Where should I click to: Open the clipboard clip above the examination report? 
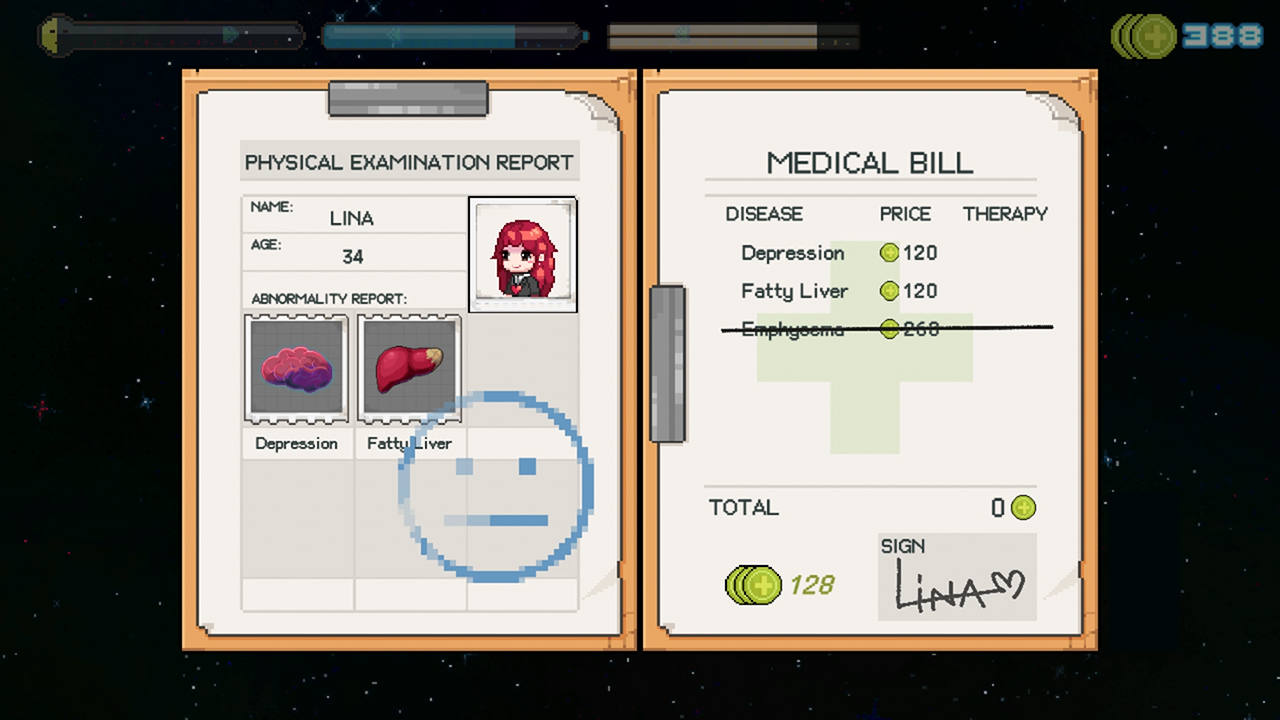coord(407,98)
